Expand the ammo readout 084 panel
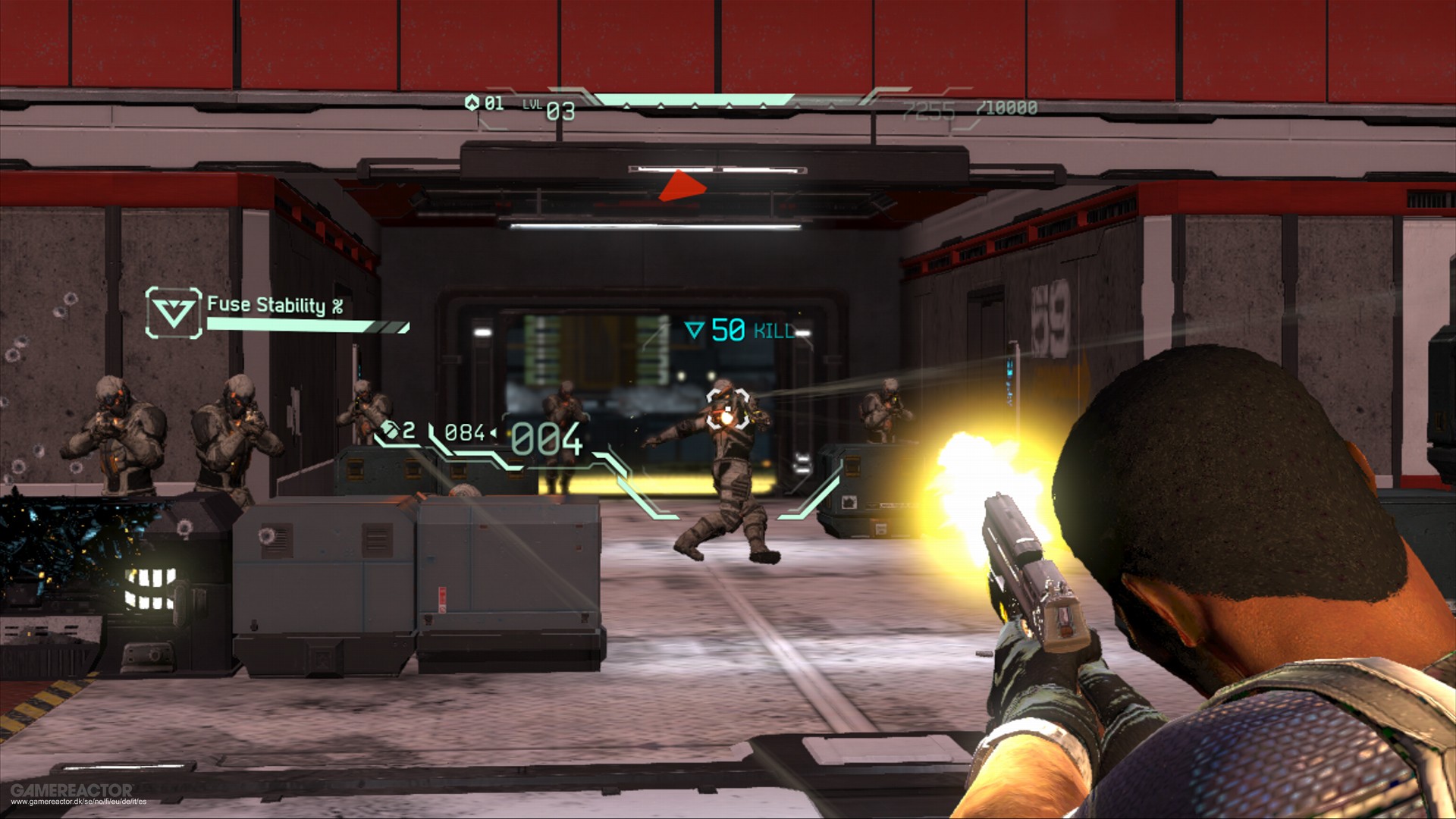This screenshot has width=1456, height=819. coord(466,431)
